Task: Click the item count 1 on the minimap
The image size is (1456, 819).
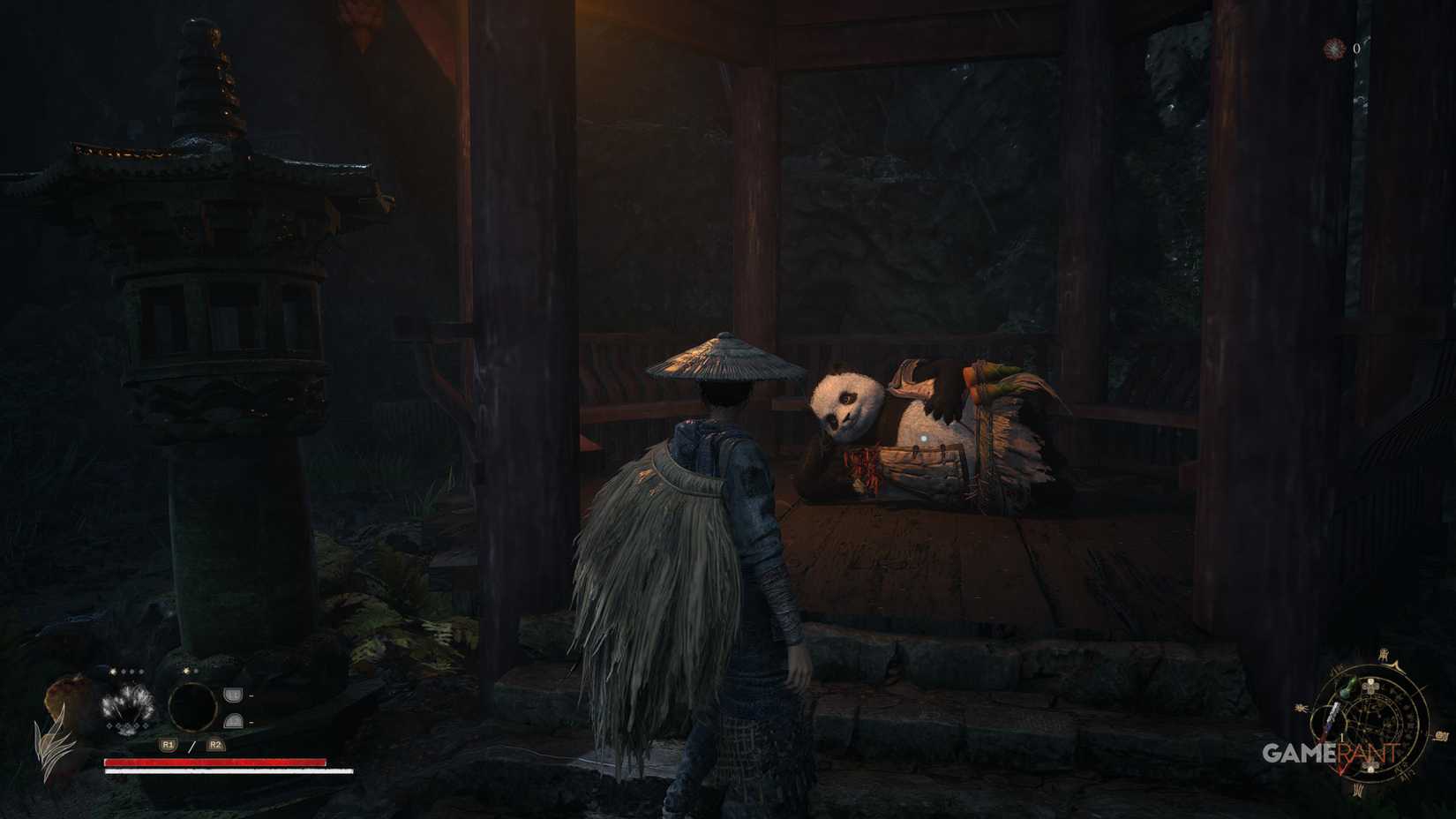Action: (1342, 737)
